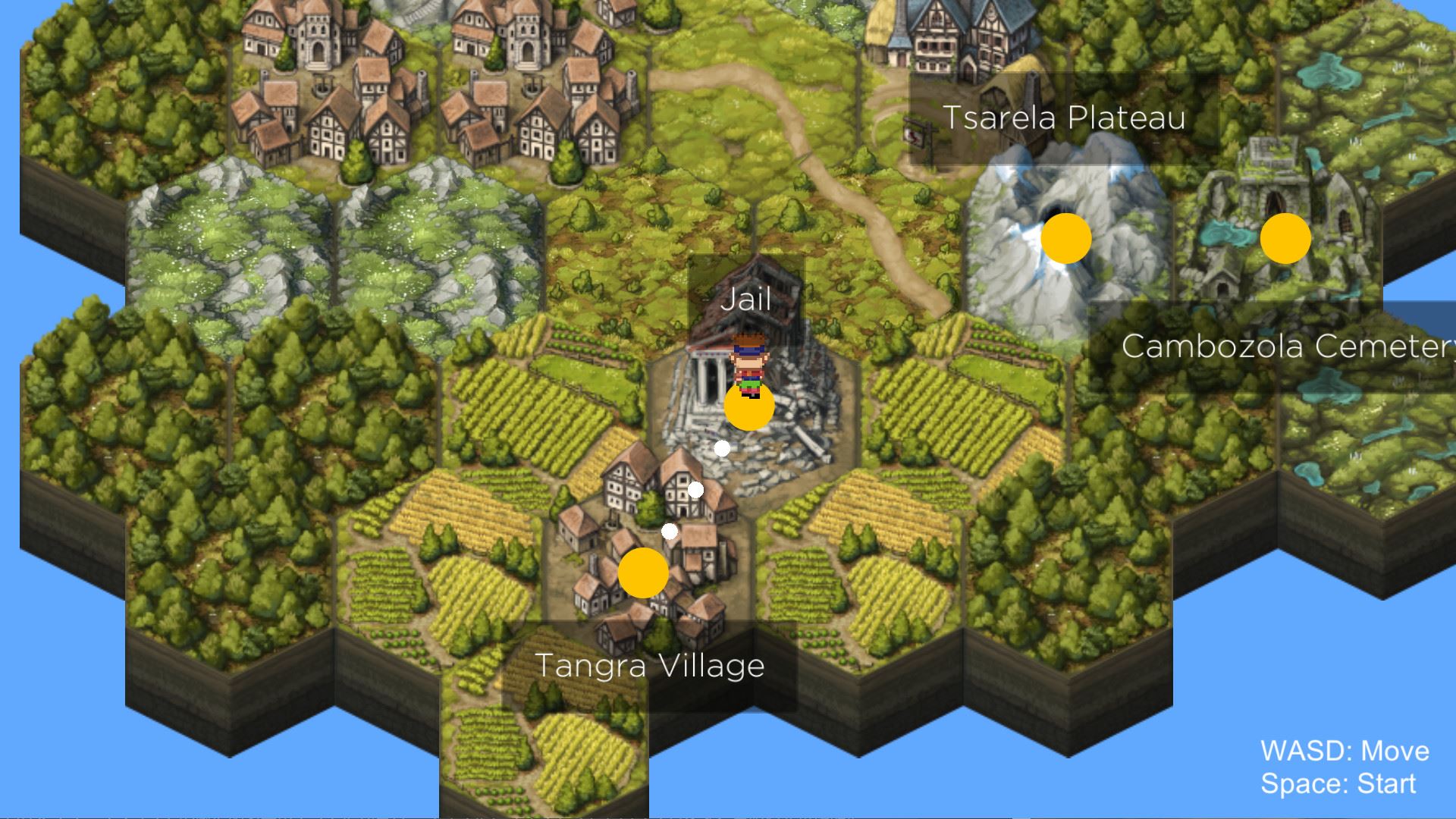Pick the yellow marker on the mossy ruins
The image size is (1456, 819).
coord(1285,238)
